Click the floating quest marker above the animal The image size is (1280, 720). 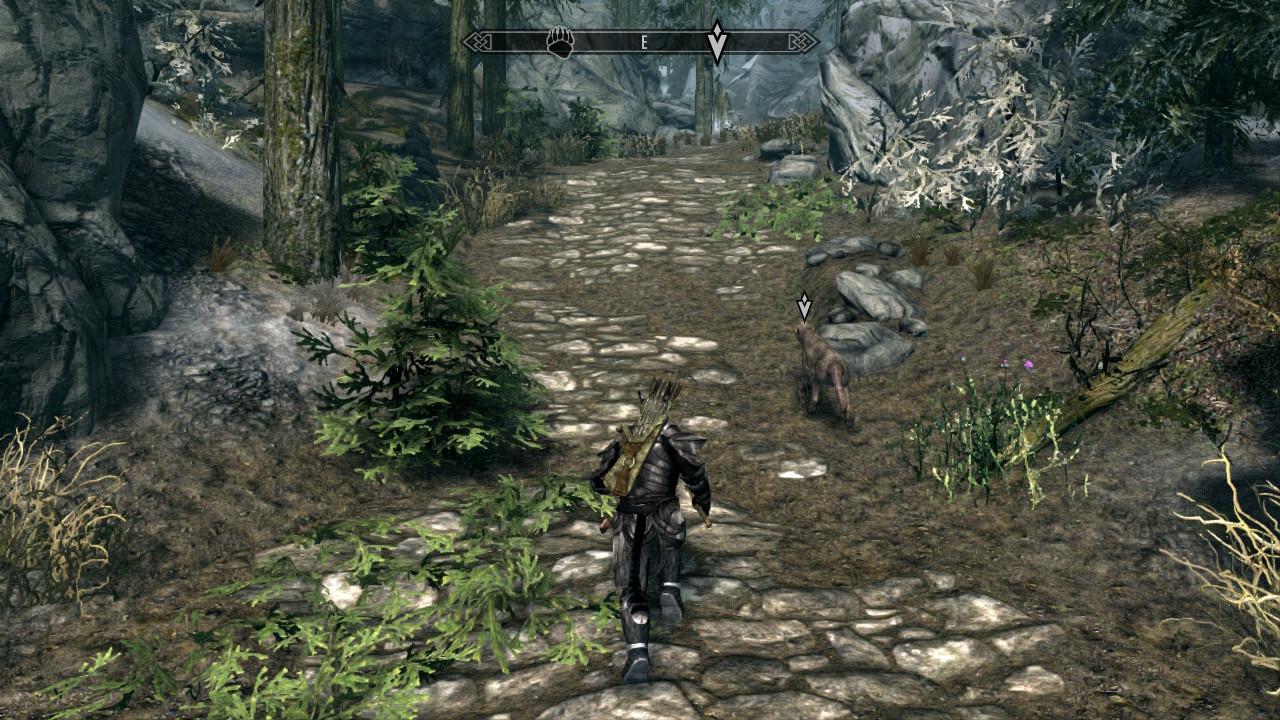[x=804, y=307]
